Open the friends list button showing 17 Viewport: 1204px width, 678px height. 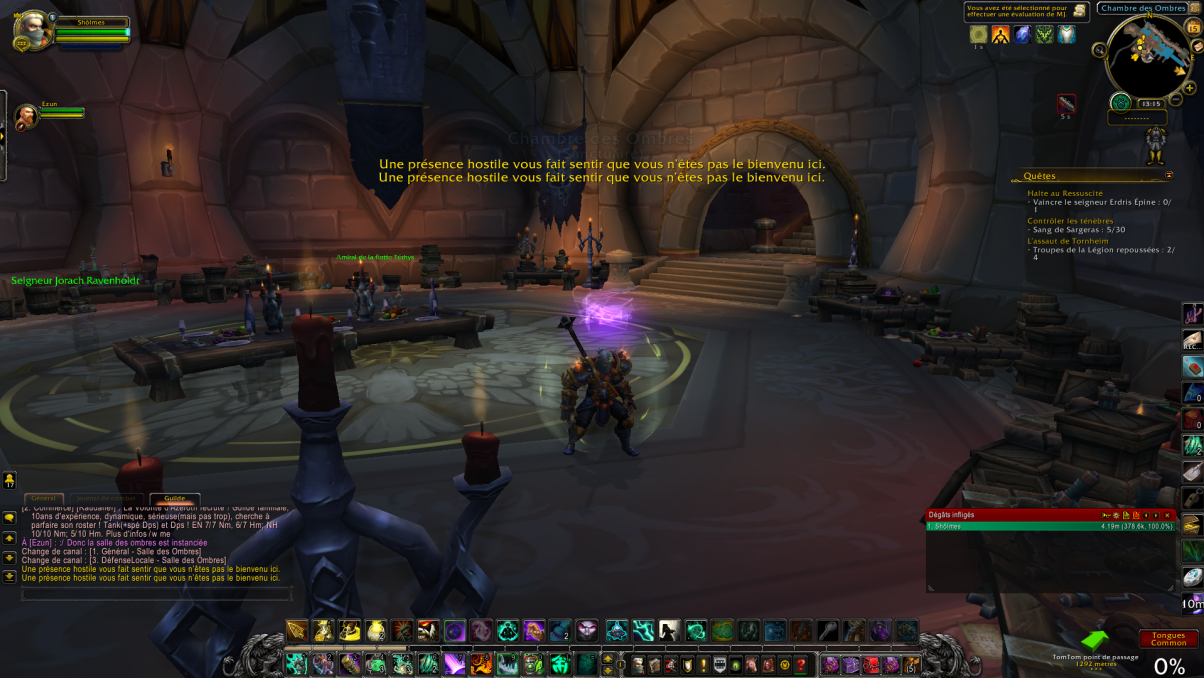9,480
